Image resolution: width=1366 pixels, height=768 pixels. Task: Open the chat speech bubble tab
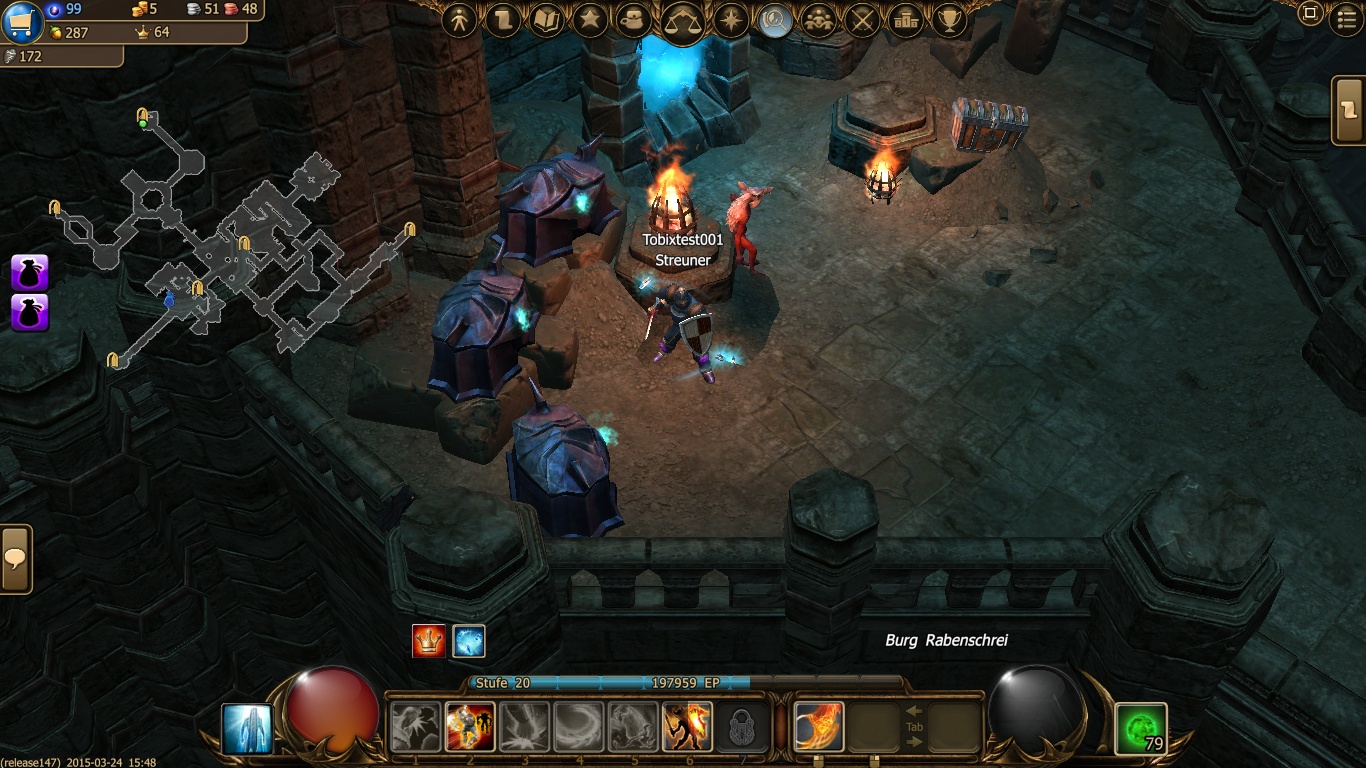click(x=15, y=558)
